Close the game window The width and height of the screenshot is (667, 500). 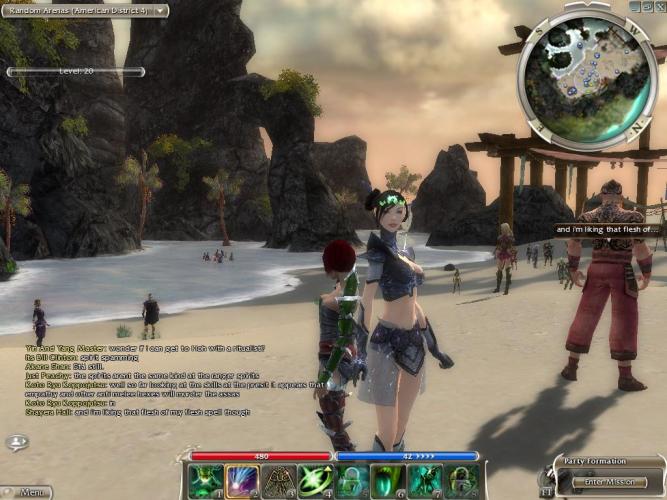659,6
